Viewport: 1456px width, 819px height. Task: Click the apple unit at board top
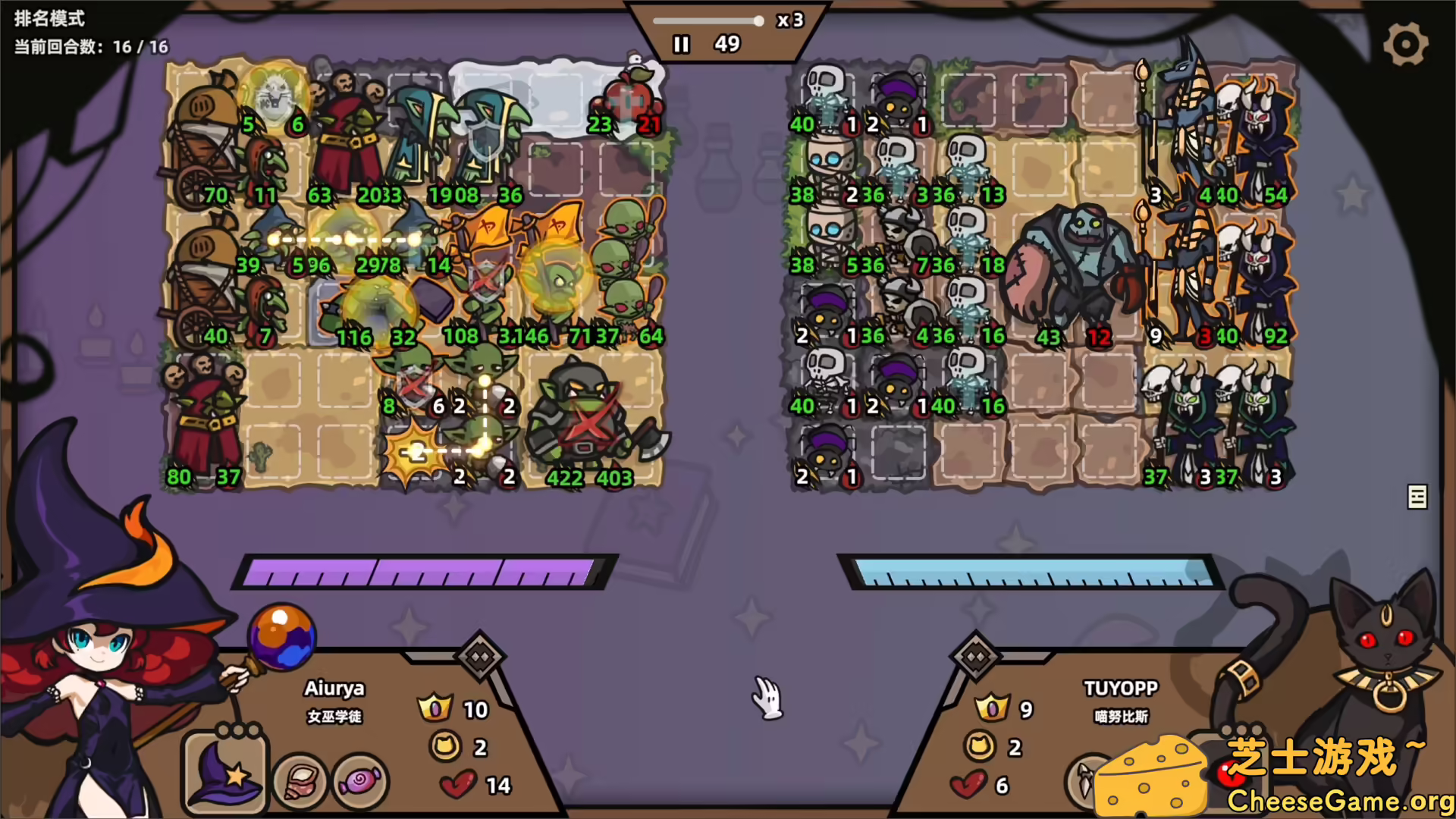(x=629, y=95)
